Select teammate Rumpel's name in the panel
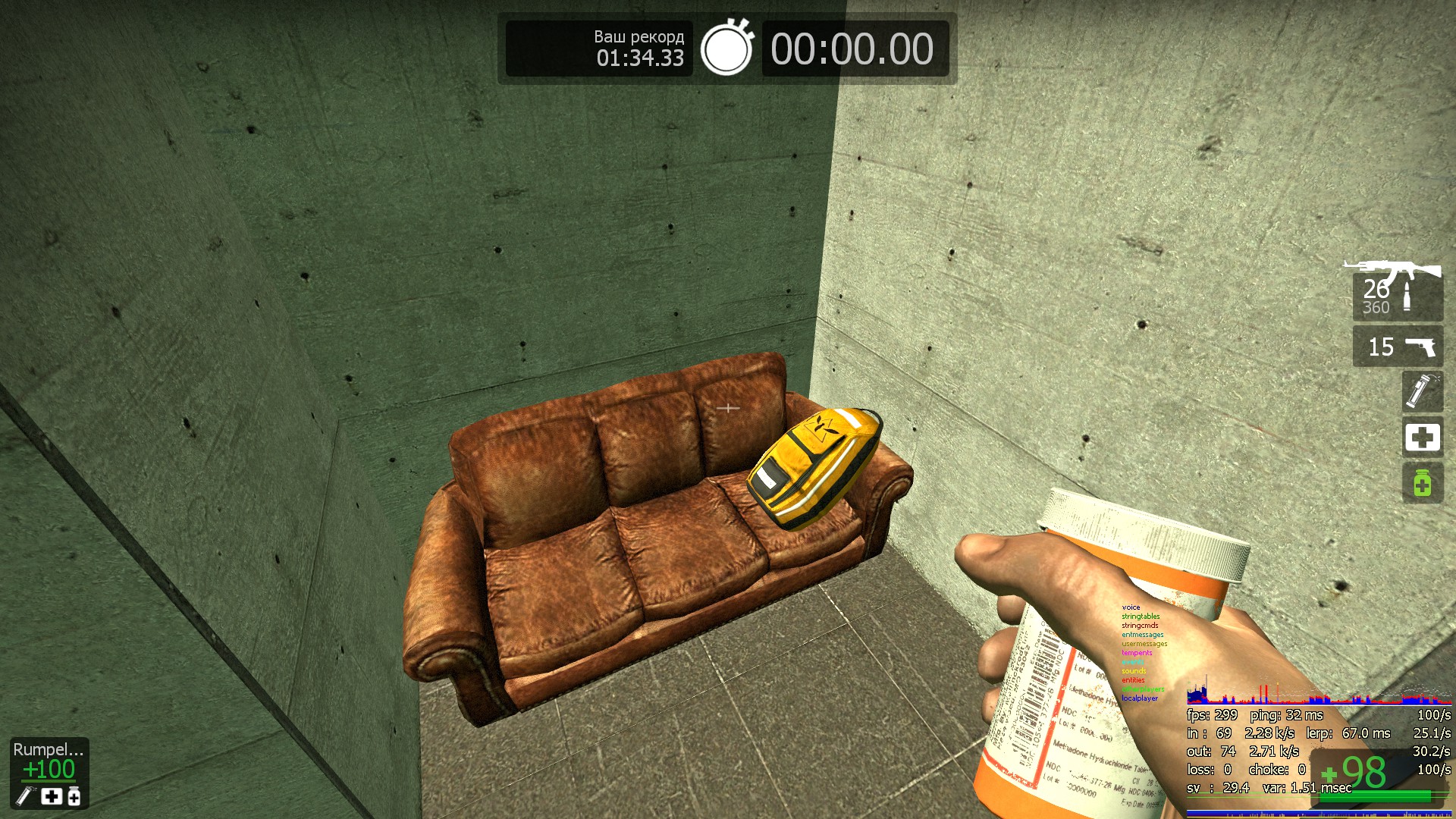Viewport: 1456px width, 819px height. click(x=49, y=749)
